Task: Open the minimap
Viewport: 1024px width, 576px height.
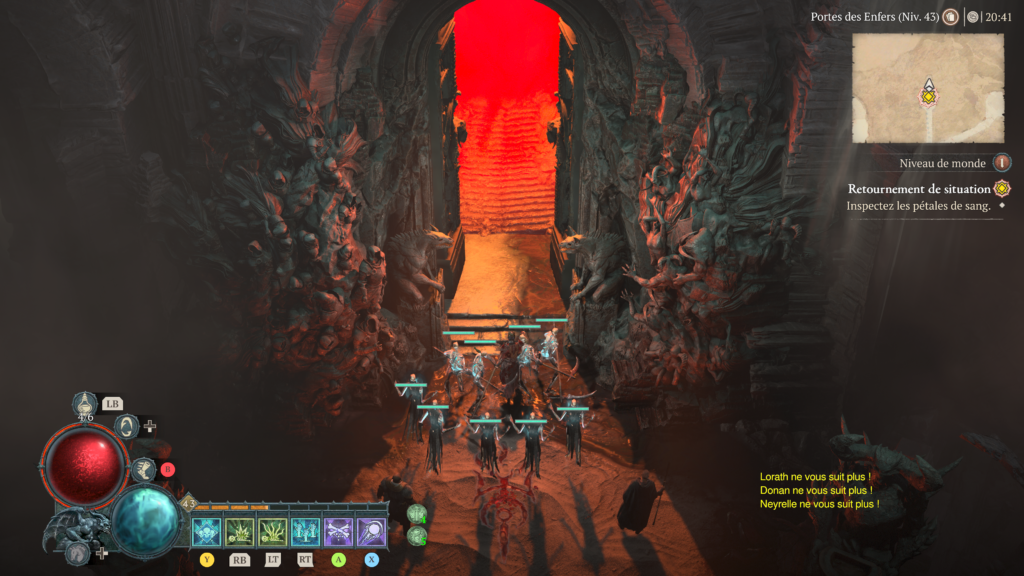Action: [x=927, y=88]
